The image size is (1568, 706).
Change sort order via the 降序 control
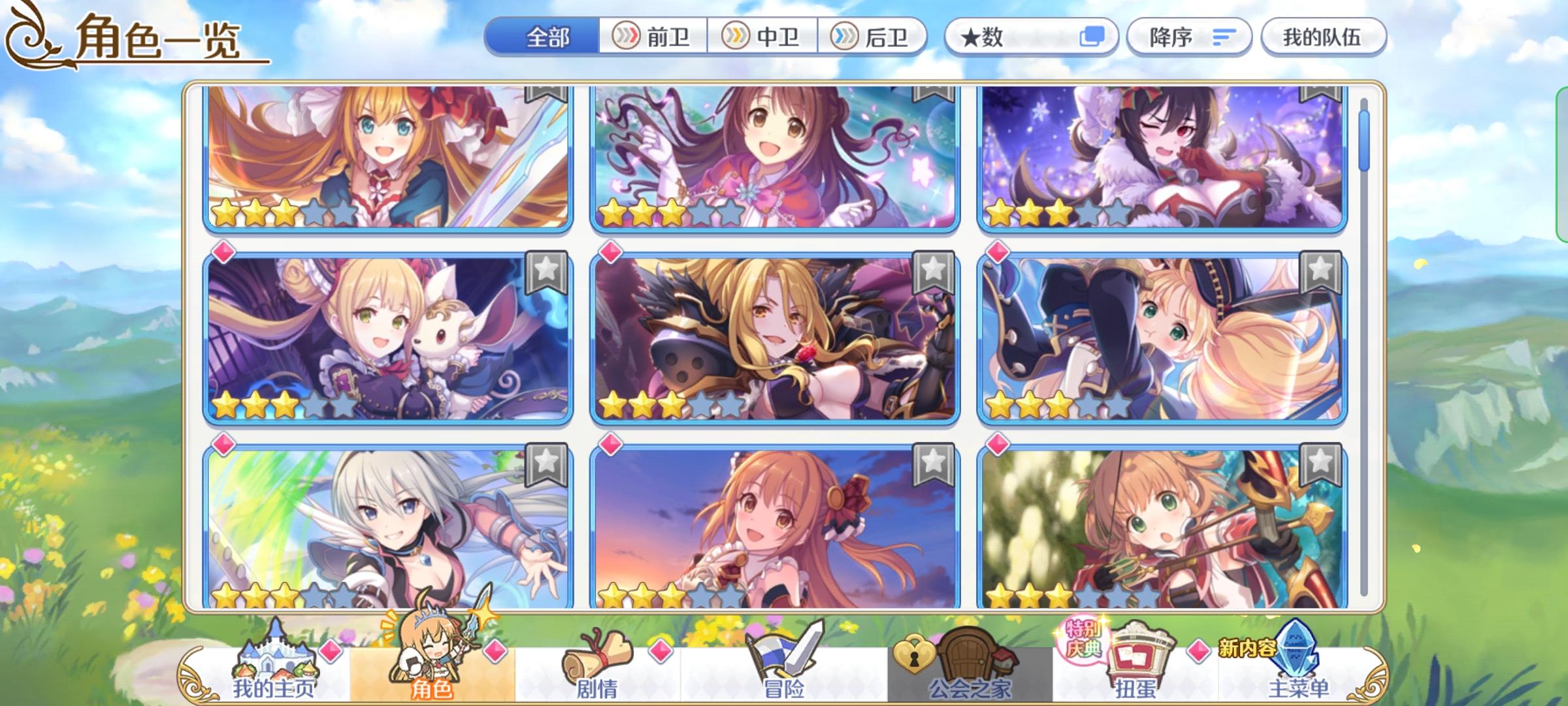[1188, 37]
